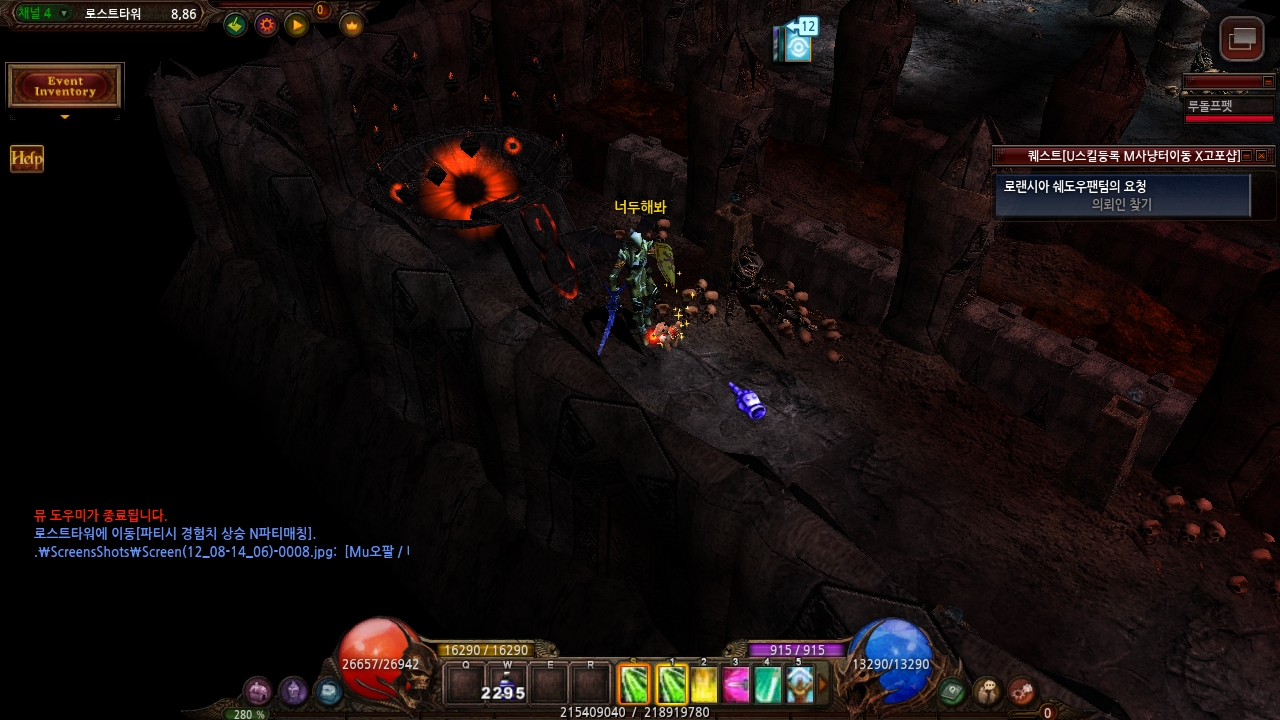Close the quest tracker panel

click(1261, 156)
